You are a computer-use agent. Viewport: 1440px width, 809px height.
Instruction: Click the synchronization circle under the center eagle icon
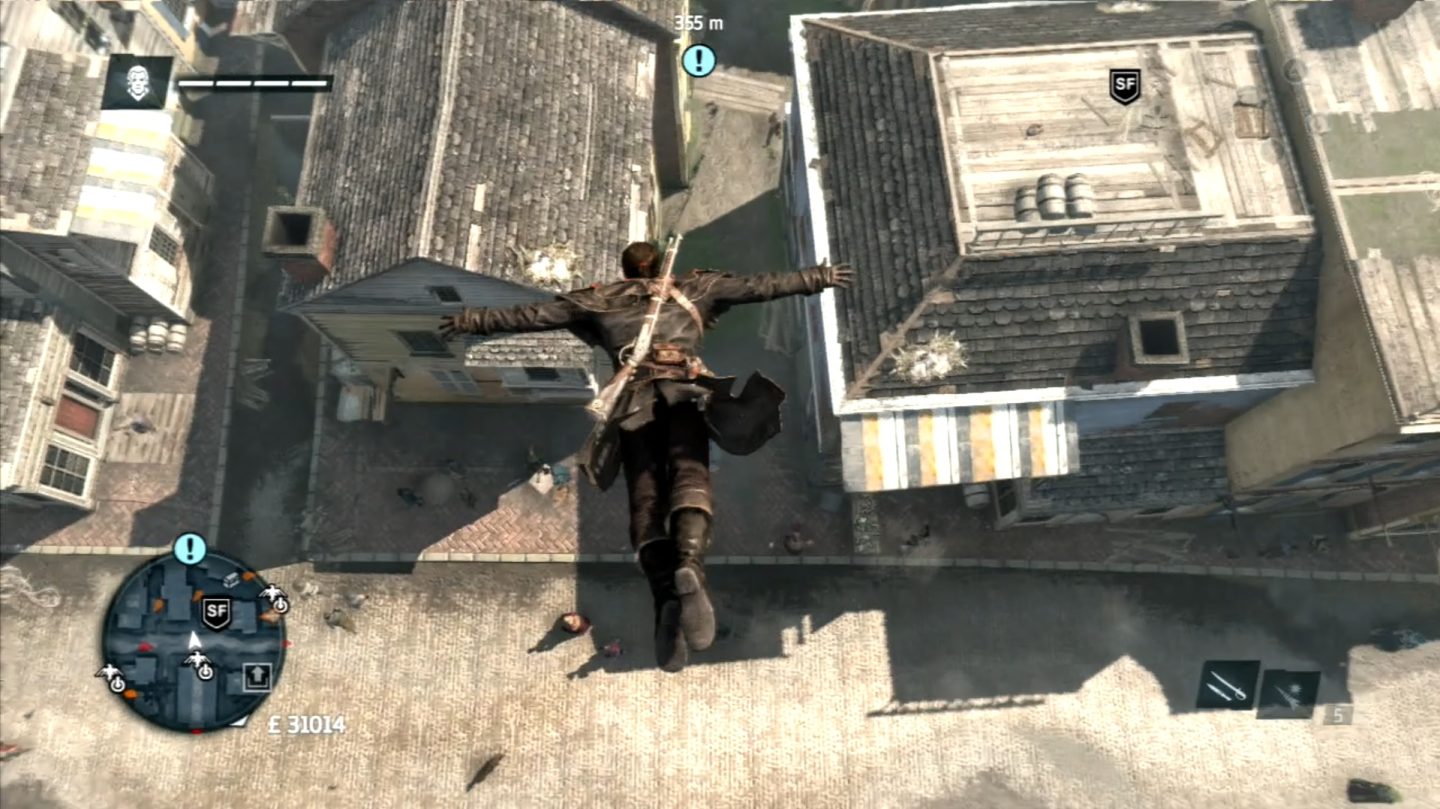click(x=205, y=673)
